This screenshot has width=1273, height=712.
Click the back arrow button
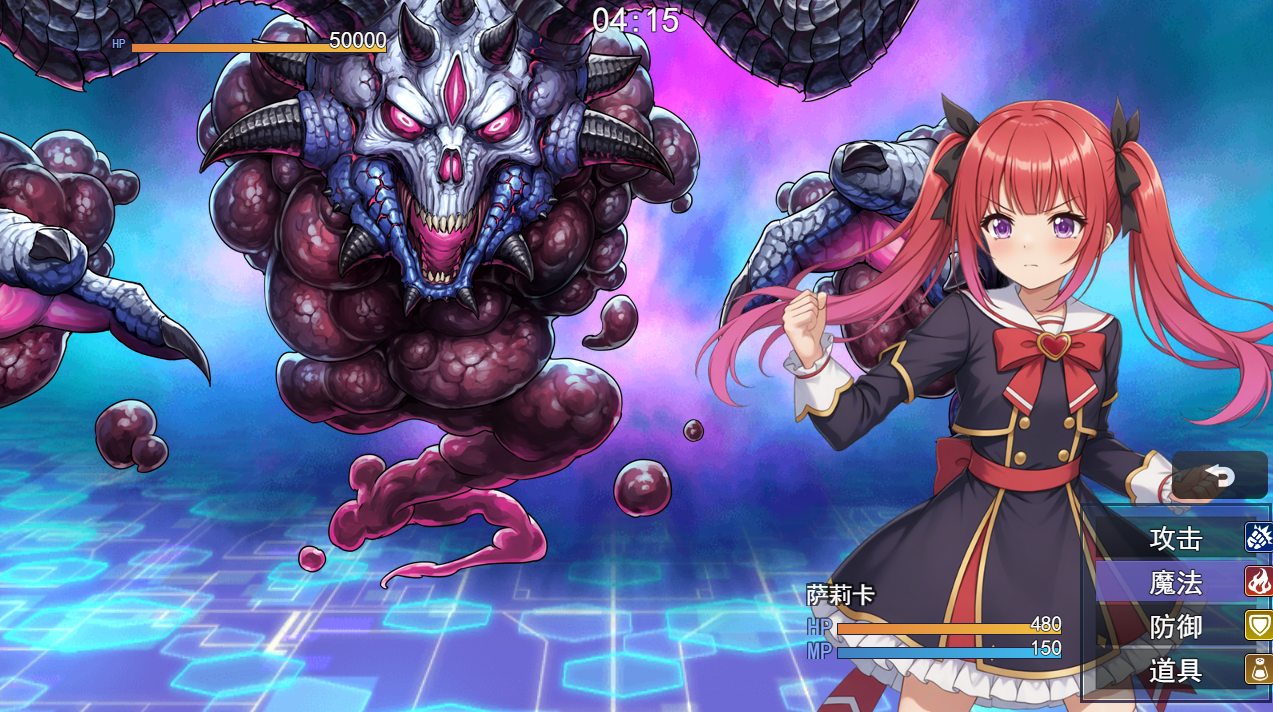click(1219, 475)
